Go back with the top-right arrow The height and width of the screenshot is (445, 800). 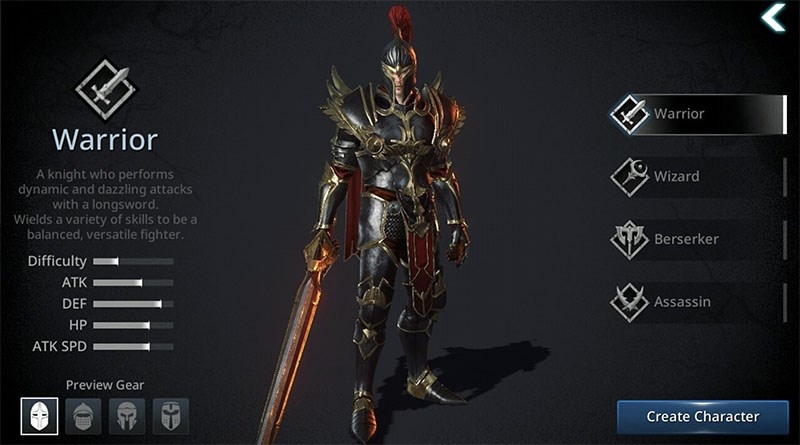(773, 18)
